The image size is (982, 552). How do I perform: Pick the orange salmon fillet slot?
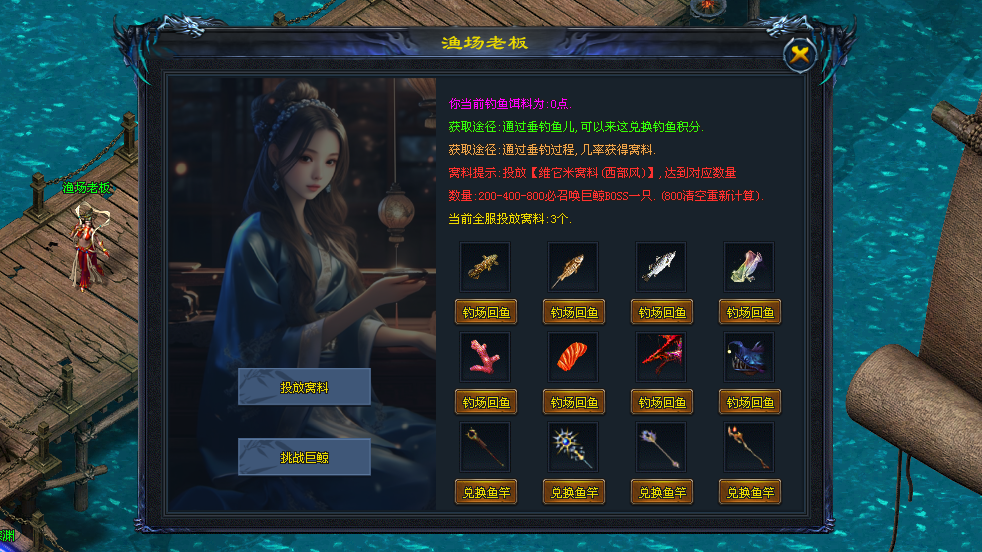[573, 357]
